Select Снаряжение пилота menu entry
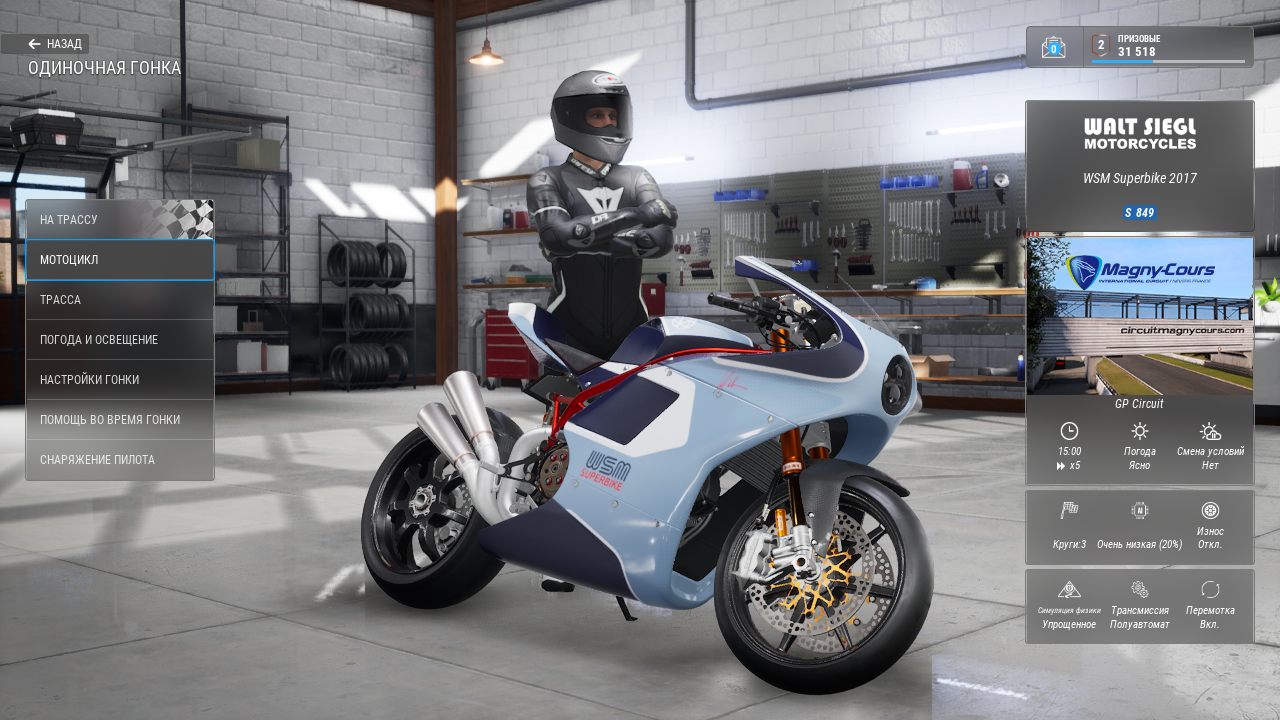Screen dimensions: 1280x720 (119, 460)
